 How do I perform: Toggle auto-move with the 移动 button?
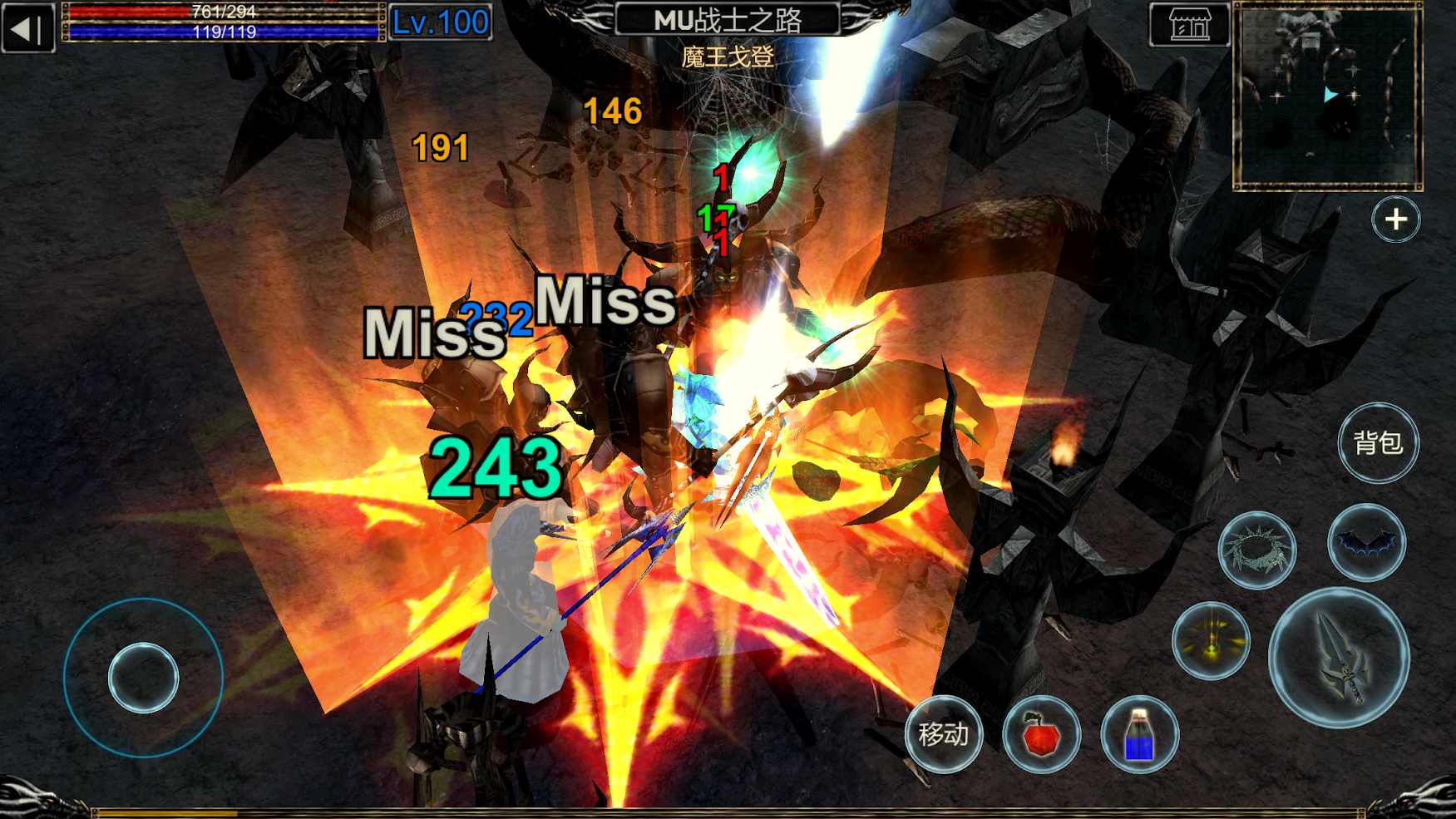coord(944,734)
